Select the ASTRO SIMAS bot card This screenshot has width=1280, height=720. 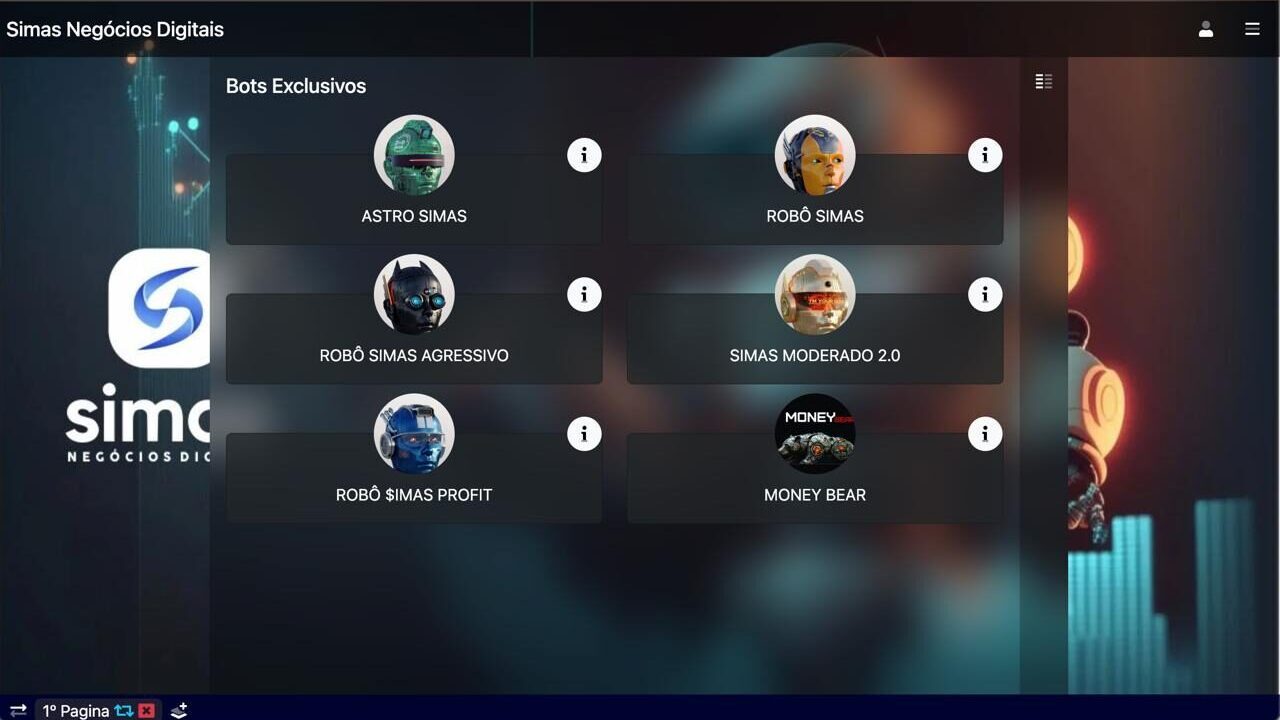pyautogui.click(x=413, y=215)
